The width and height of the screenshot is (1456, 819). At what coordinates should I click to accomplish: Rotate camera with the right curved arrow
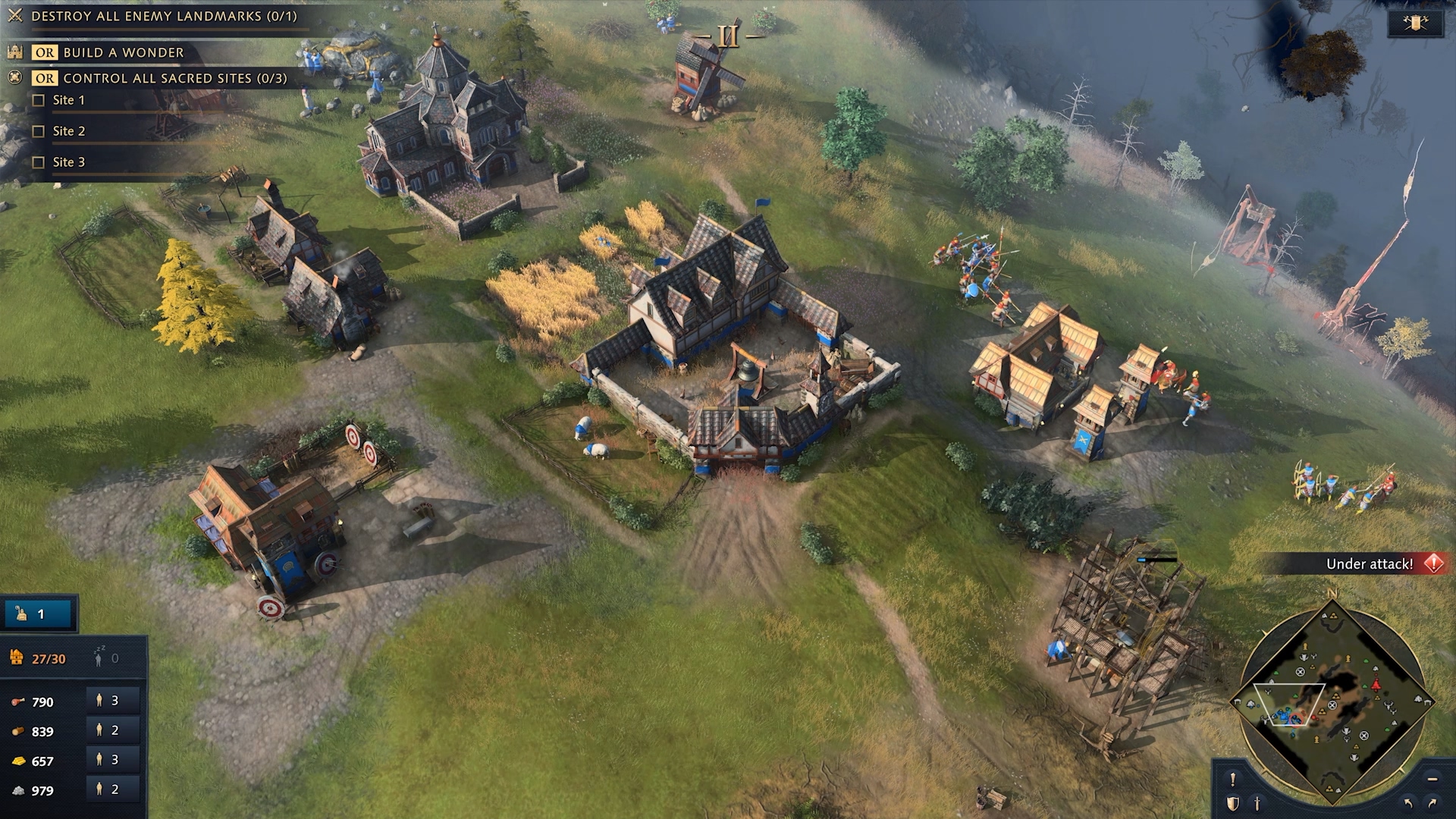[1432, 803]
